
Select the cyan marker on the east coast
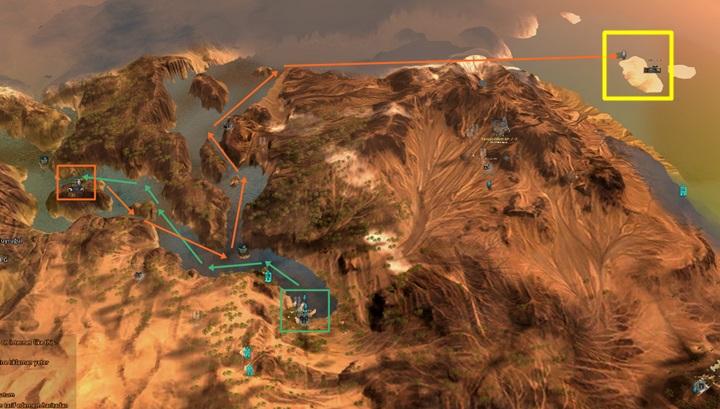tap(684, 190)
